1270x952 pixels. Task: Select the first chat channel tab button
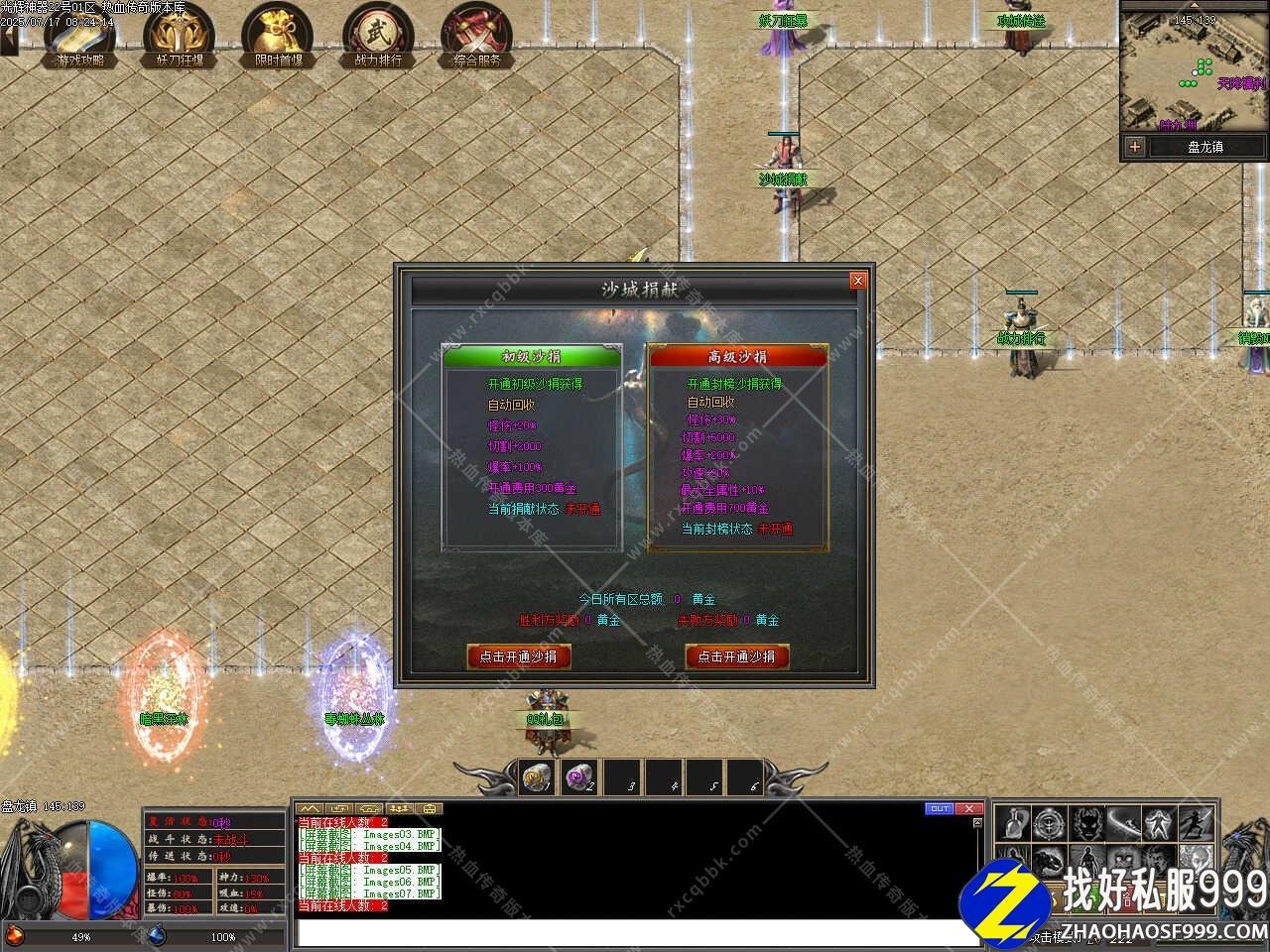coord(310,809)
